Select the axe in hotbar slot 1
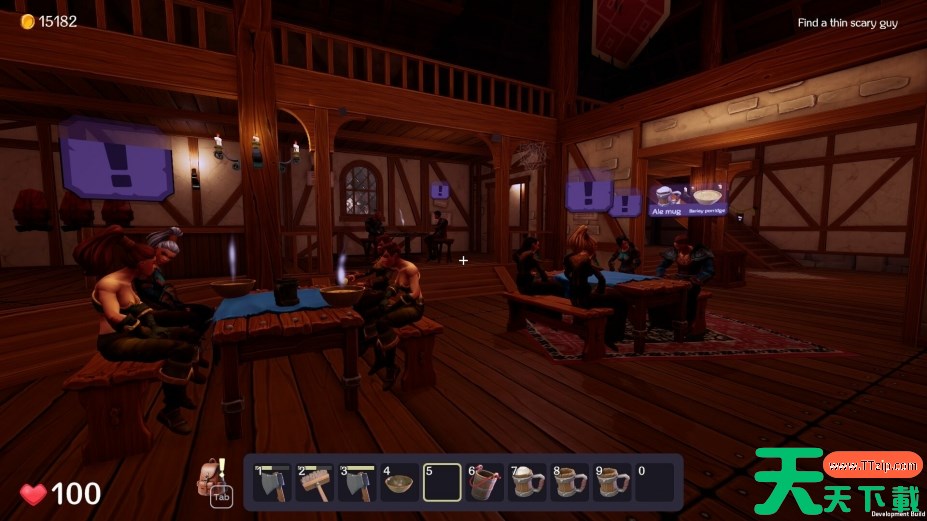 pyautogui.click(x=272, y=483)
